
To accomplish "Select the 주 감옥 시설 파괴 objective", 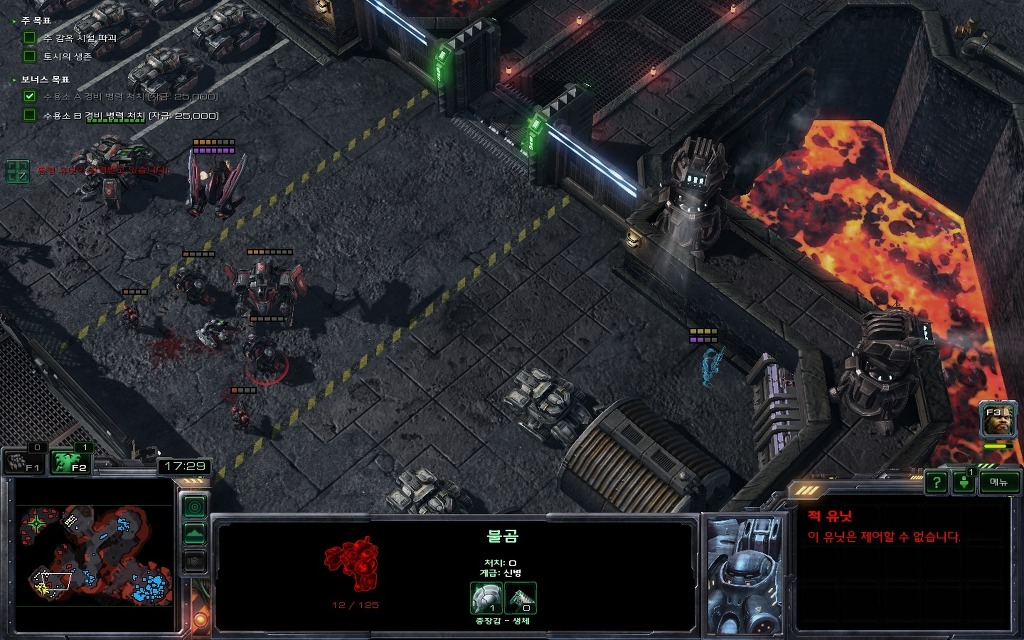I will (80, 37).
